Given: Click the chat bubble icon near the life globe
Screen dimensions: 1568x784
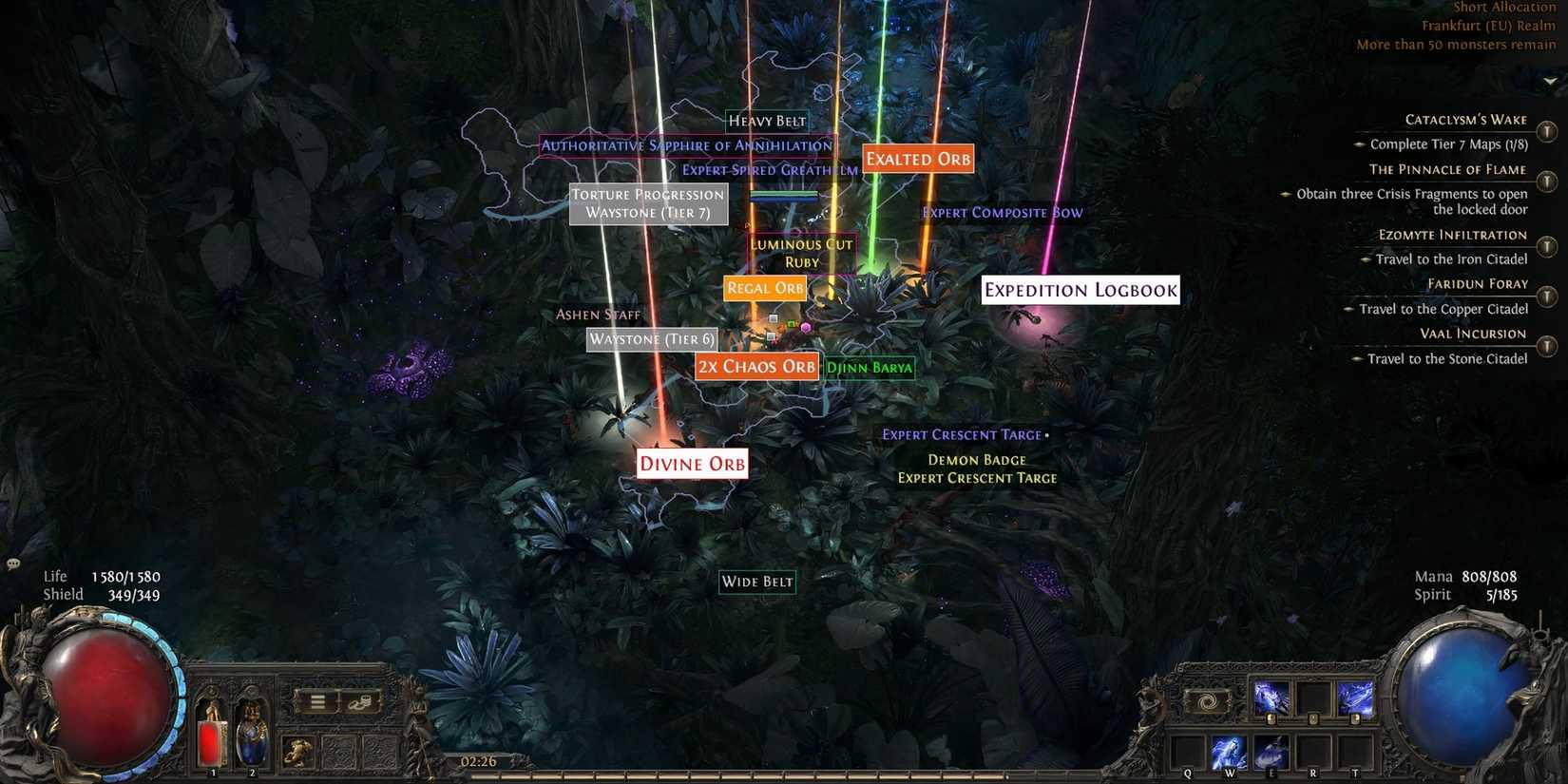Looking at the screenshot, I should click(x=12, y=564).
